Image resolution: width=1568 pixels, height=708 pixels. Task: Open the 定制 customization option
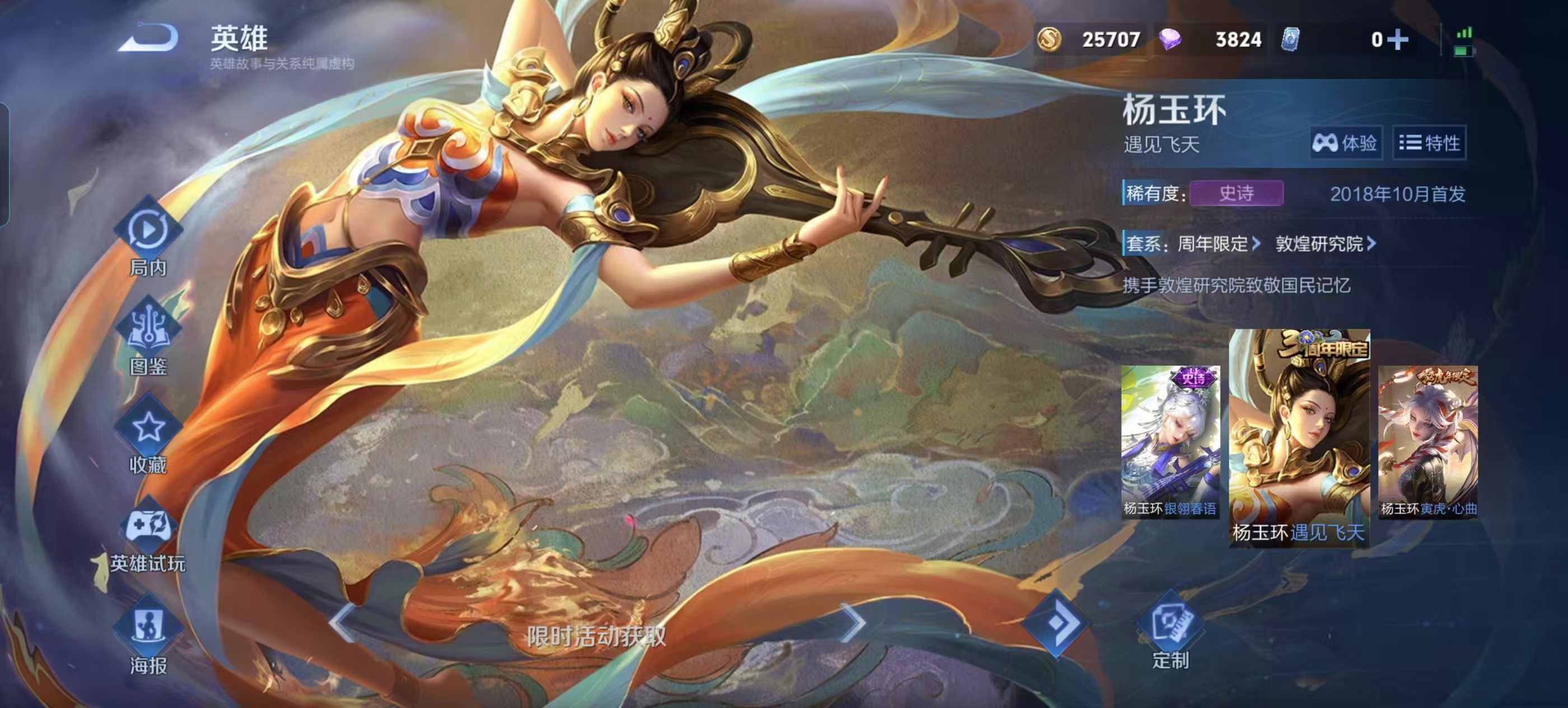point(1170,630)
